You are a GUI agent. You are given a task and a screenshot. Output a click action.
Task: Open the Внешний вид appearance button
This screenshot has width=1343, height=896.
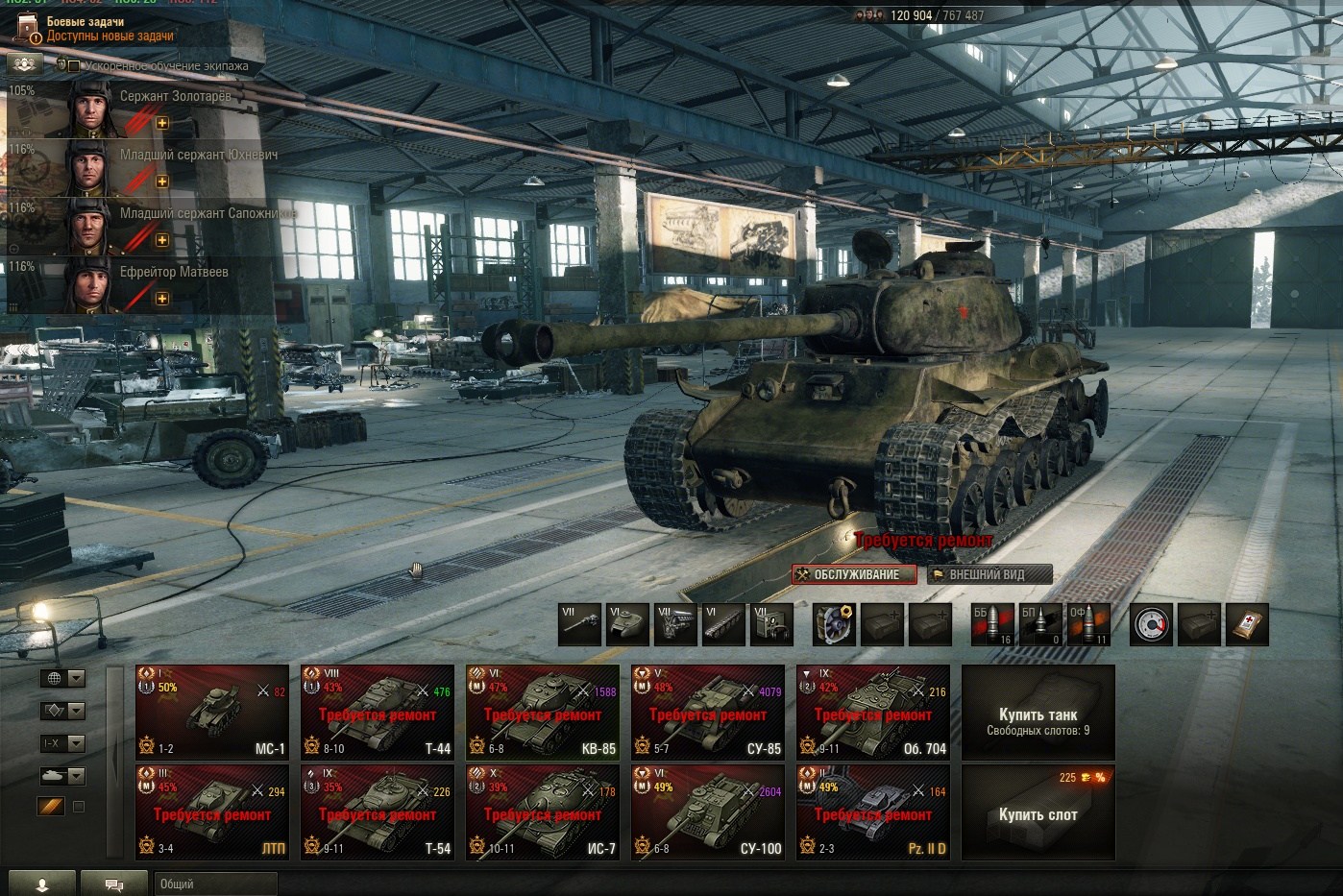pos(989,574)
